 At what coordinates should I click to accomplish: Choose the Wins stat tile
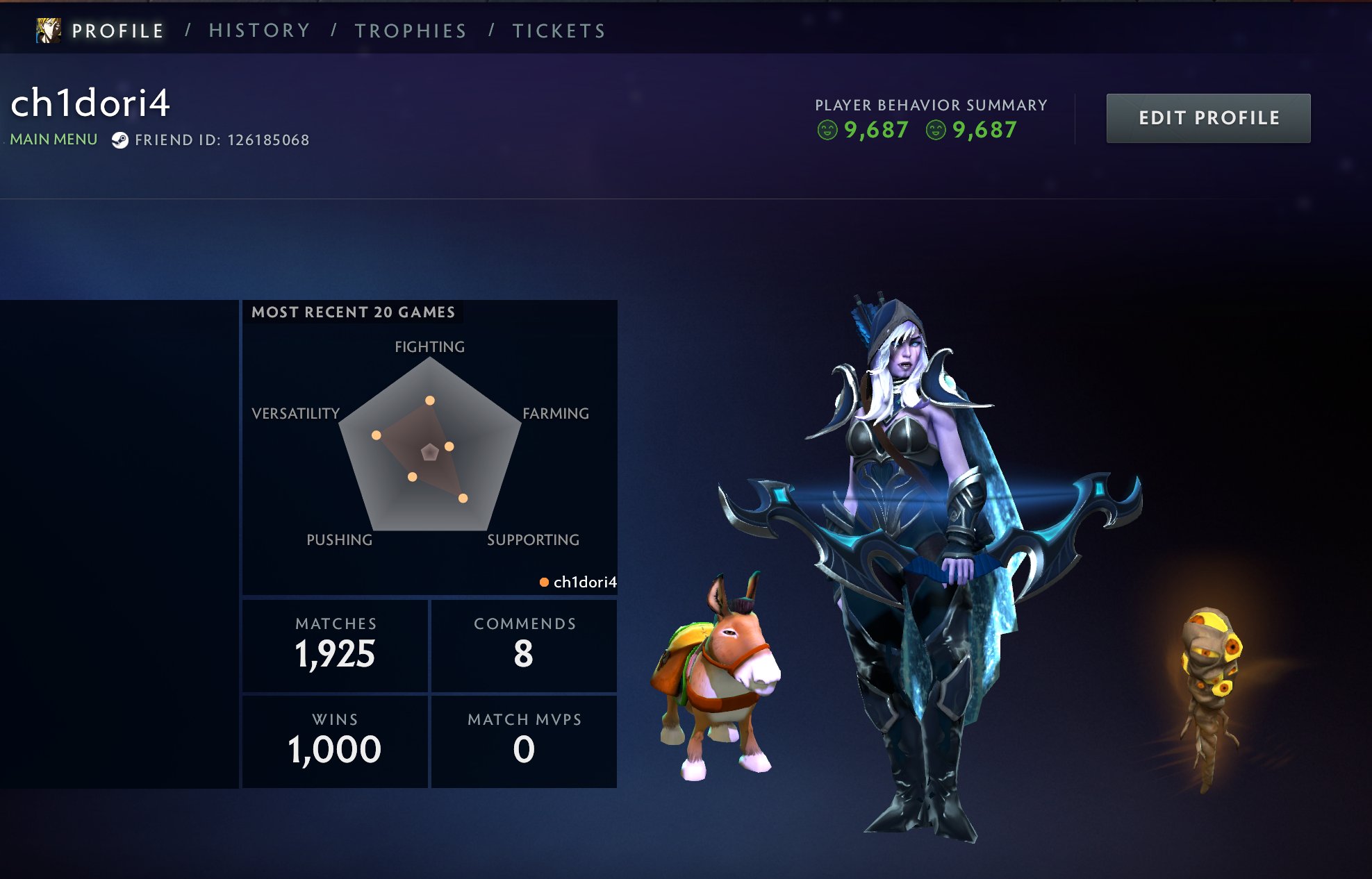coord(335,742)
